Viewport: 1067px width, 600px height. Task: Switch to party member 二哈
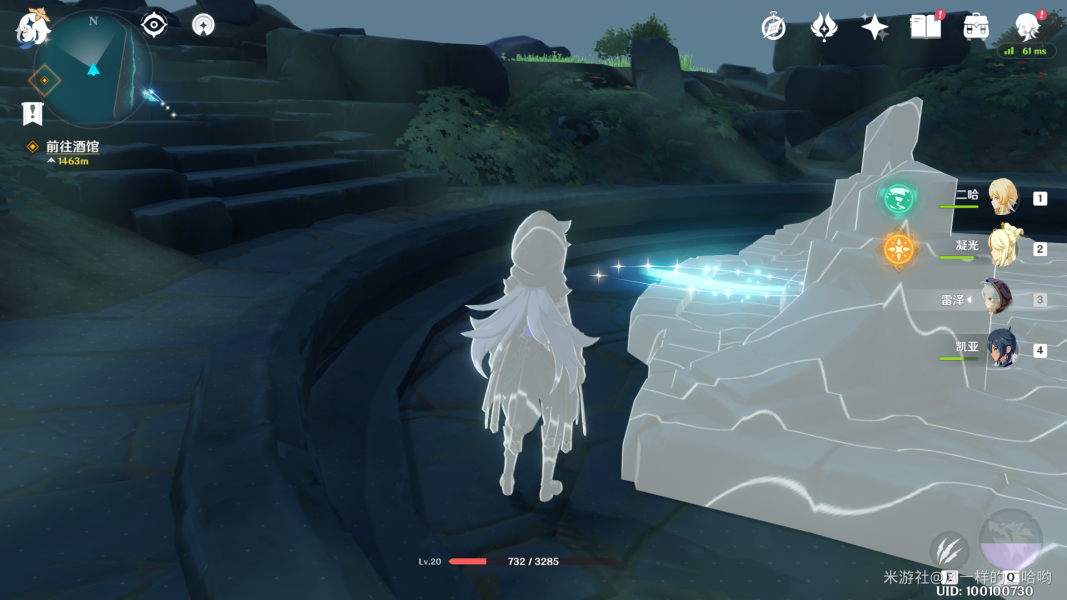[x=1001, y=197]
